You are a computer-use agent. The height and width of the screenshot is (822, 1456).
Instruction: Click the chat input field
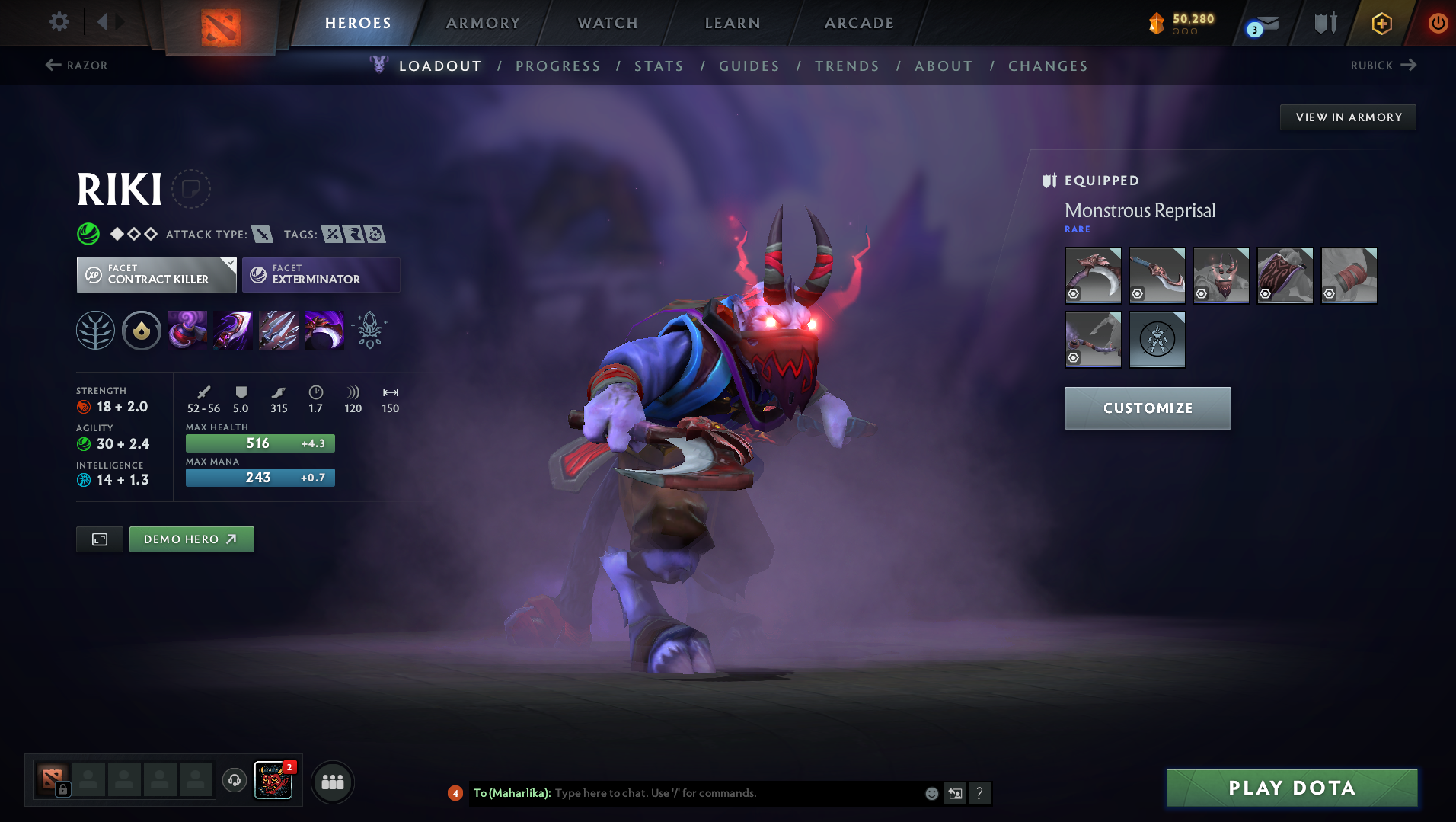click(x=723, y=793)
